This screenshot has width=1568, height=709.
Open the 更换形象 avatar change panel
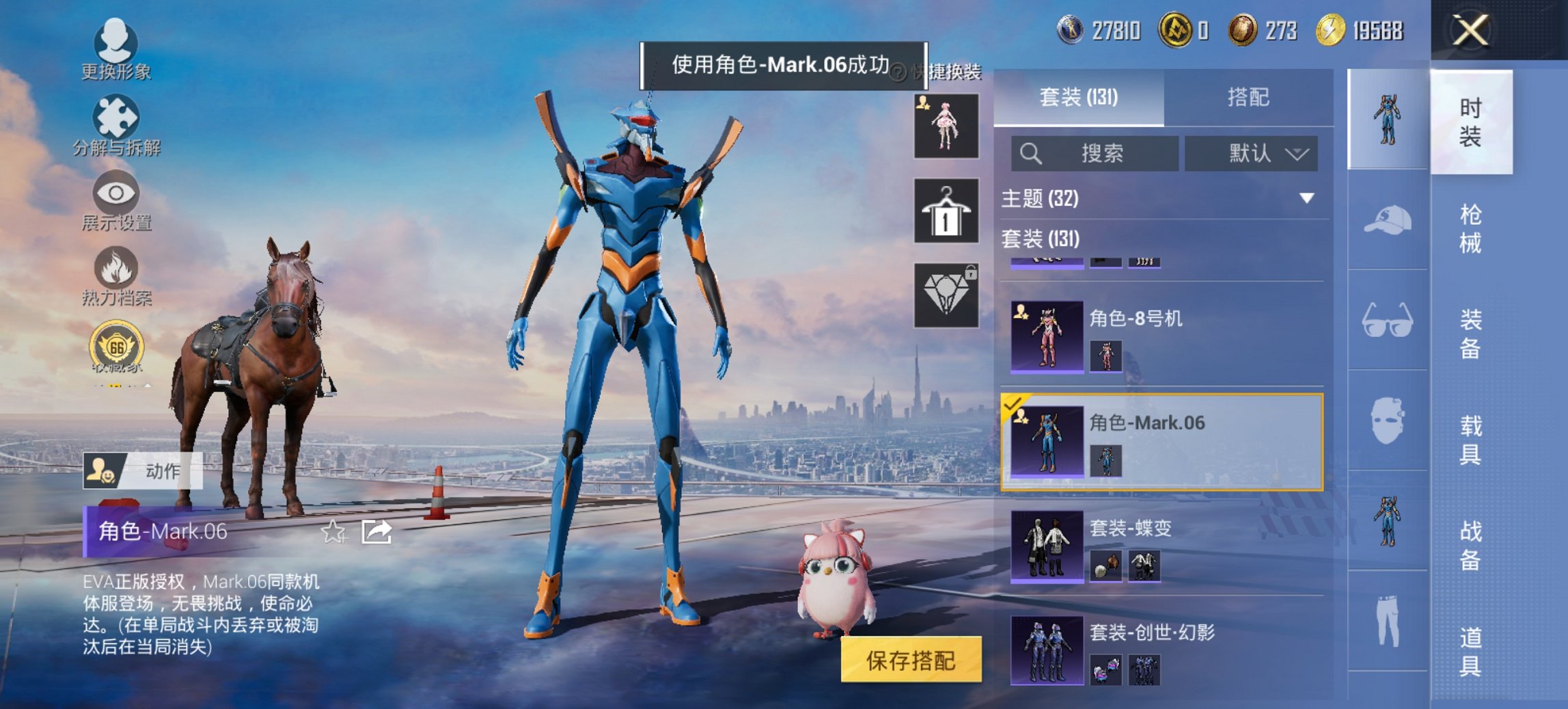click(x=116, y=46)
